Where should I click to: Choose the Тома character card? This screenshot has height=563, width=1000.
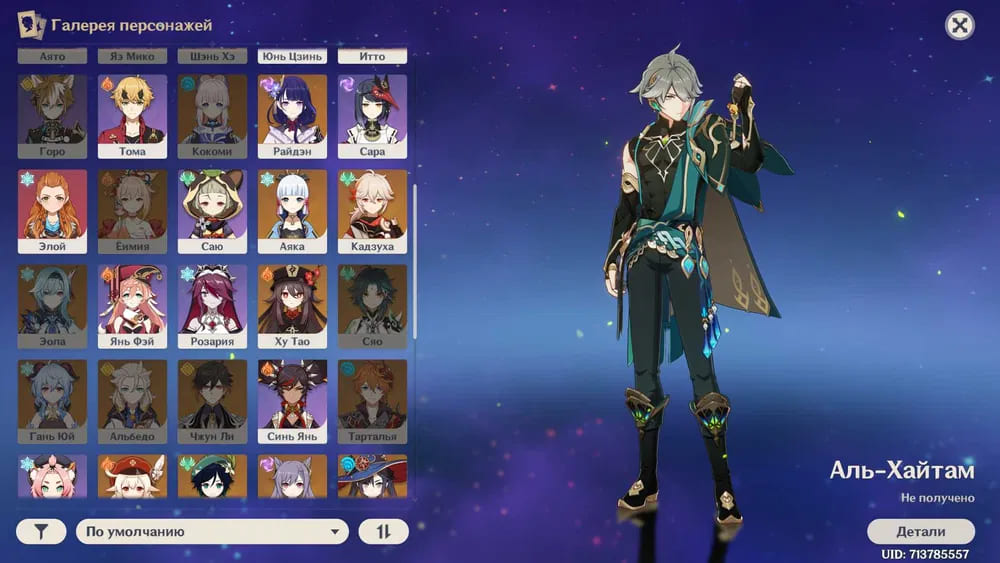click(x=132, y=116)
